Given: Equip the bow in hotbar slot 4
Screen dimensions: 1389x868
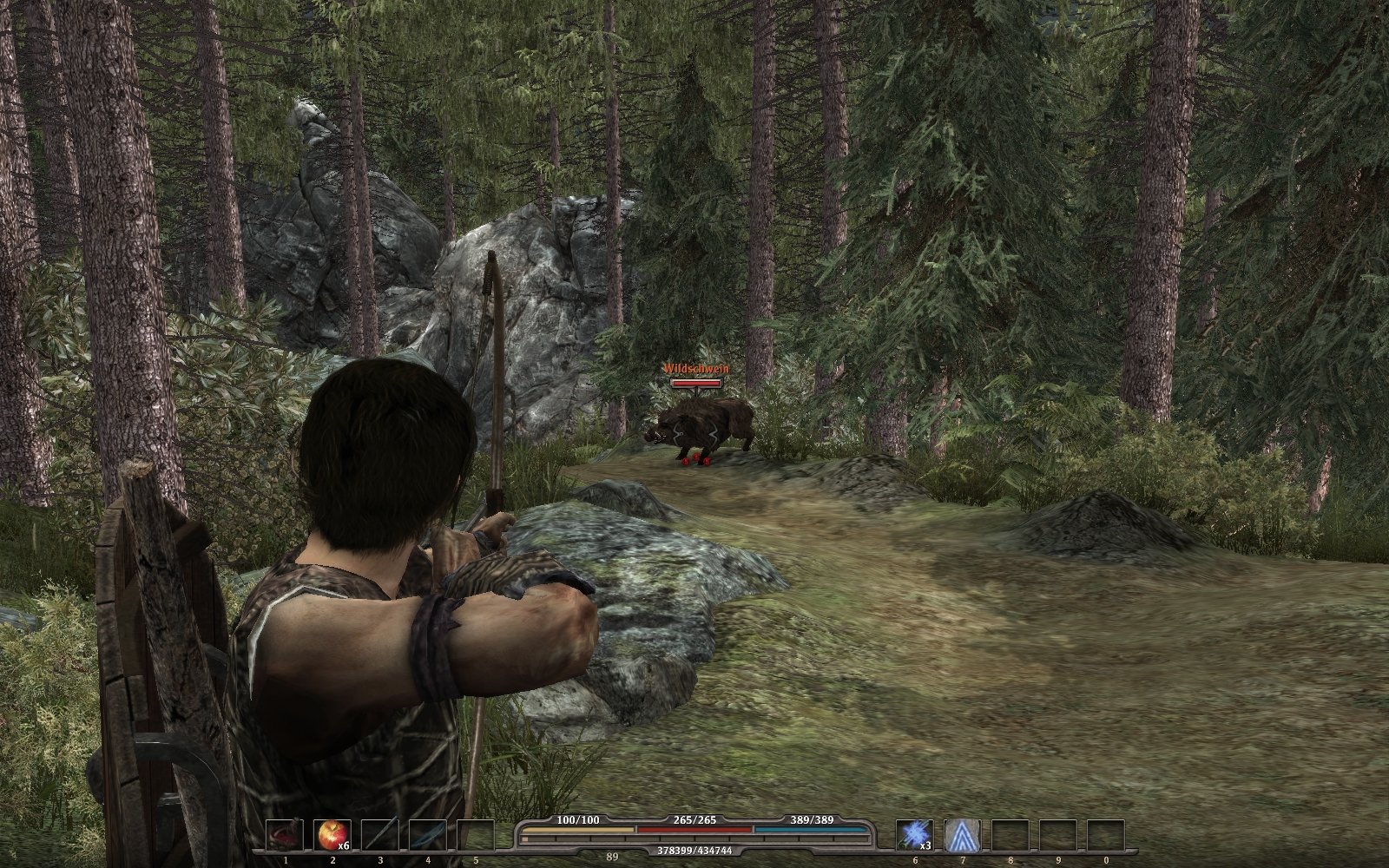Looking at the screenshot, I should (x=427, y=835).
